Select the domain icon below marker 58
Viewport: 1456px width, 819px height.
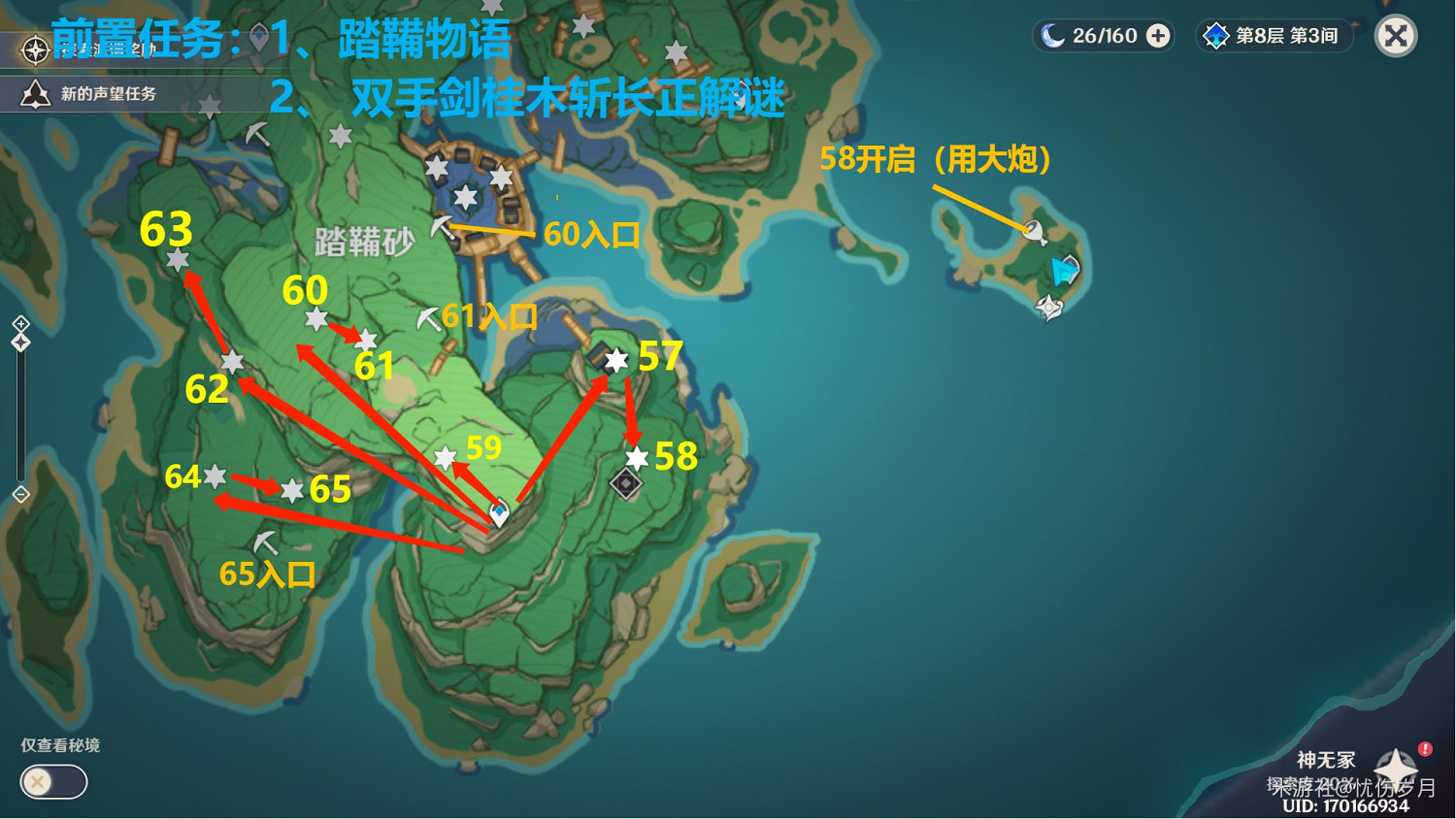point(626,481)
